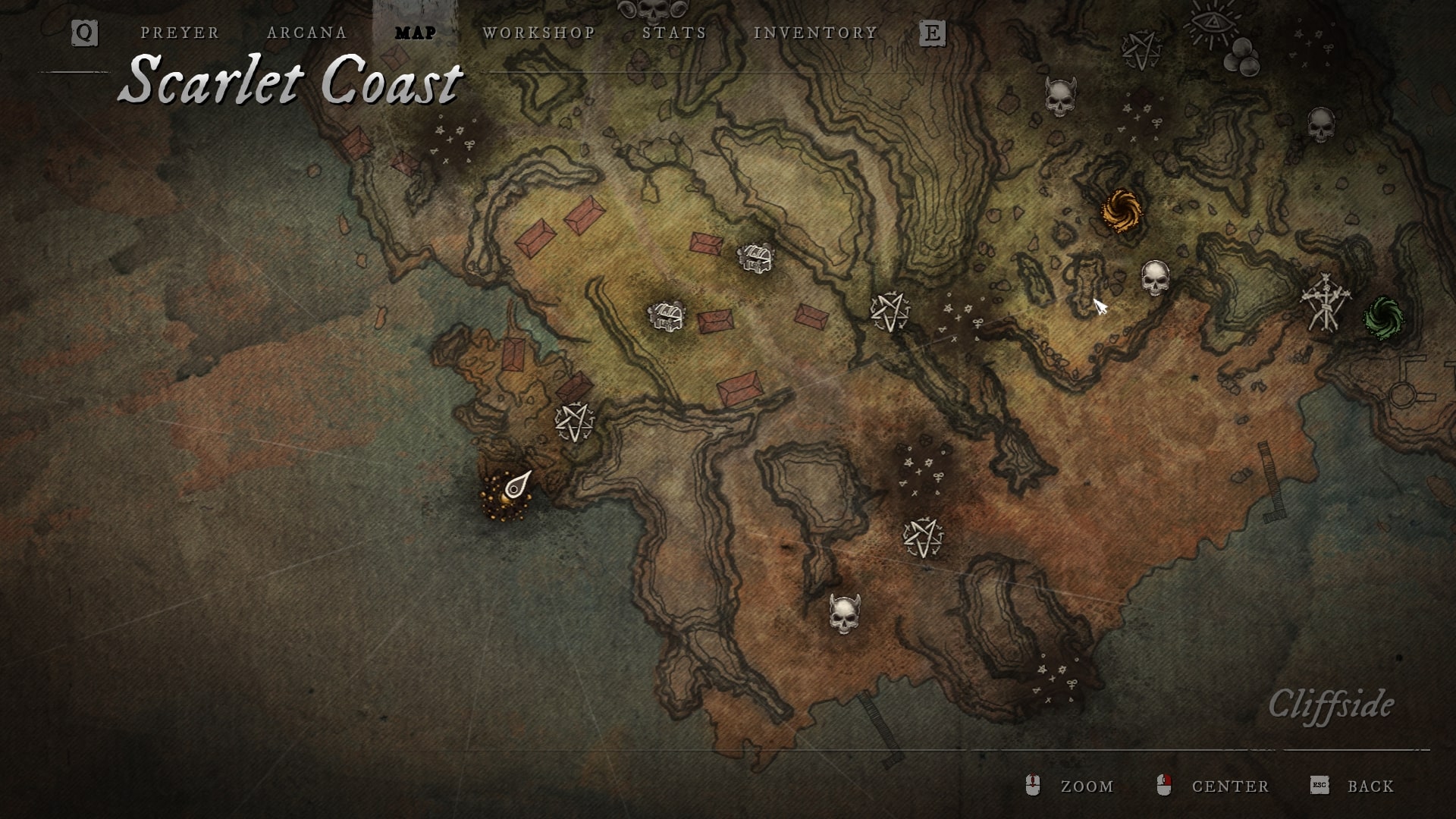Screen dimensions: 1456x819
Task: Open the Inventory tab
Action: point(815,33)
